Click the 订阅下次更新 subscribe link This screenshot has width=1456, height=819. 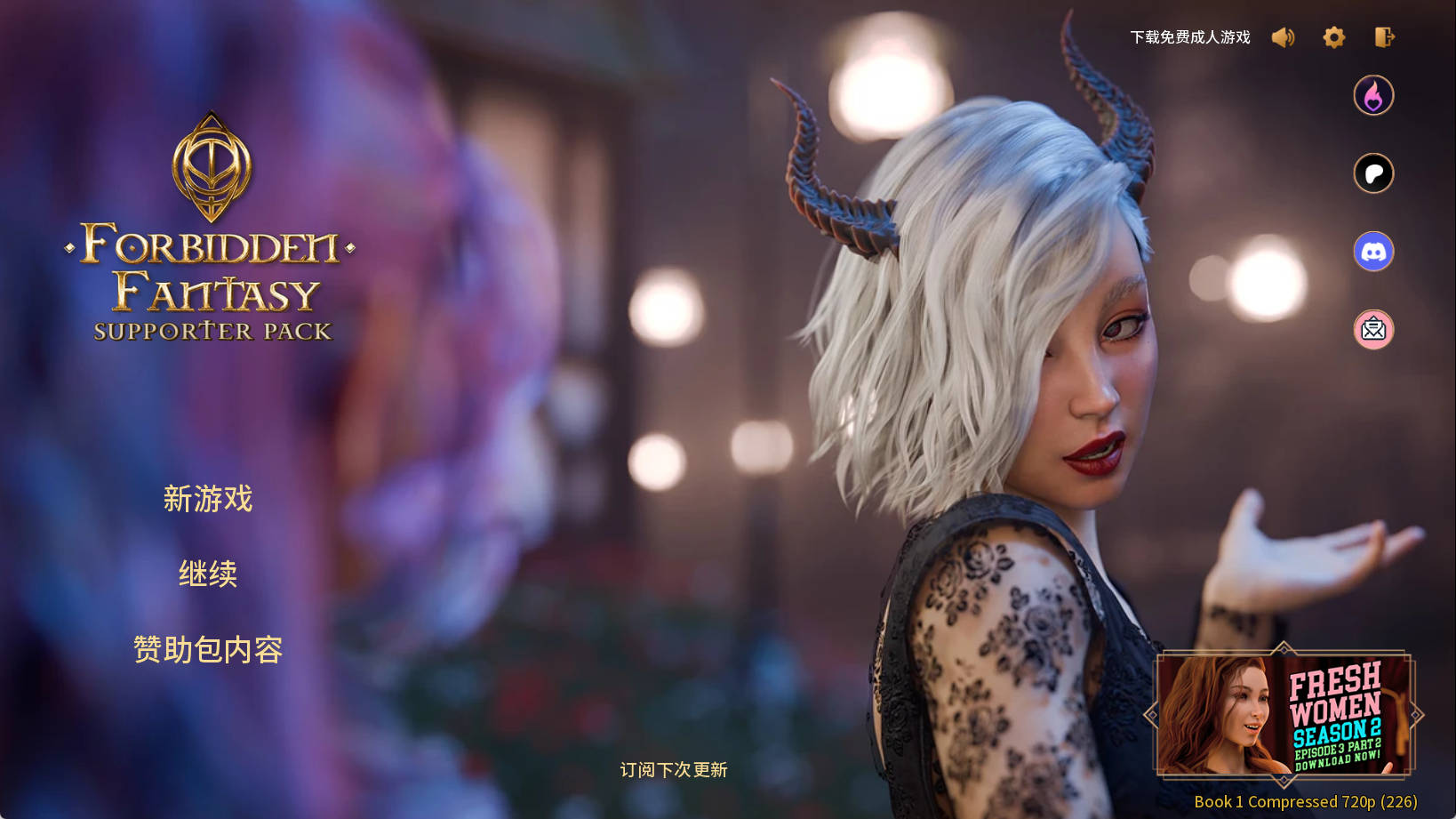tap(674, 770)
